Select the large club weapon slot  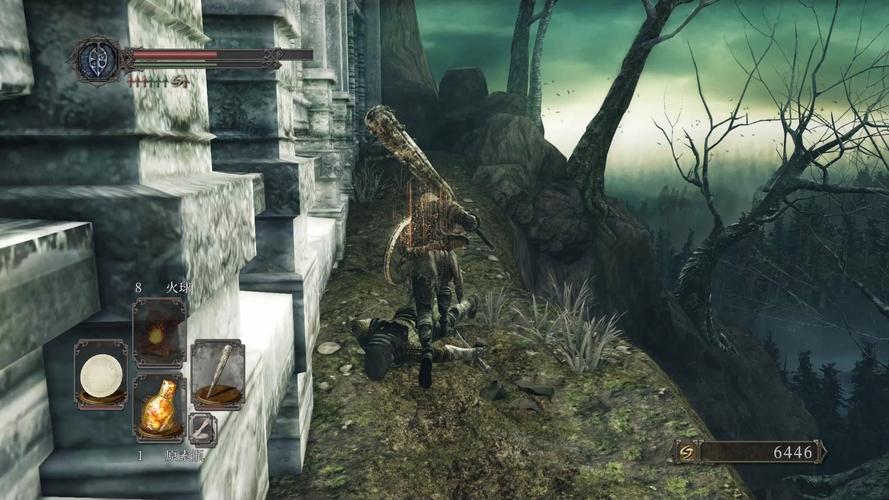(217, 374)
